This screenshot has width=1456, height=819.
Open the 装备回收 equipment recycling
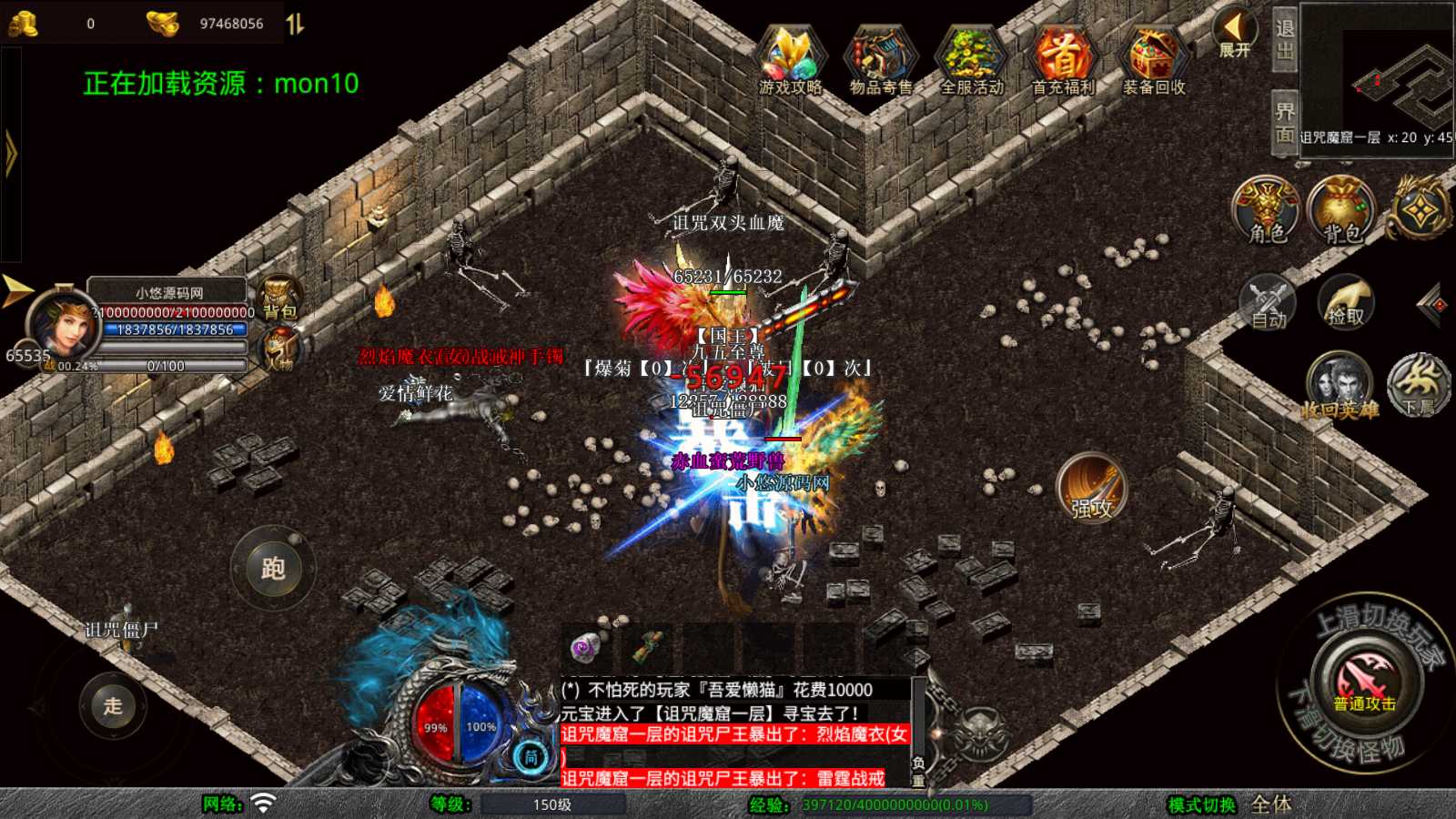click(x=1153, y=60)
